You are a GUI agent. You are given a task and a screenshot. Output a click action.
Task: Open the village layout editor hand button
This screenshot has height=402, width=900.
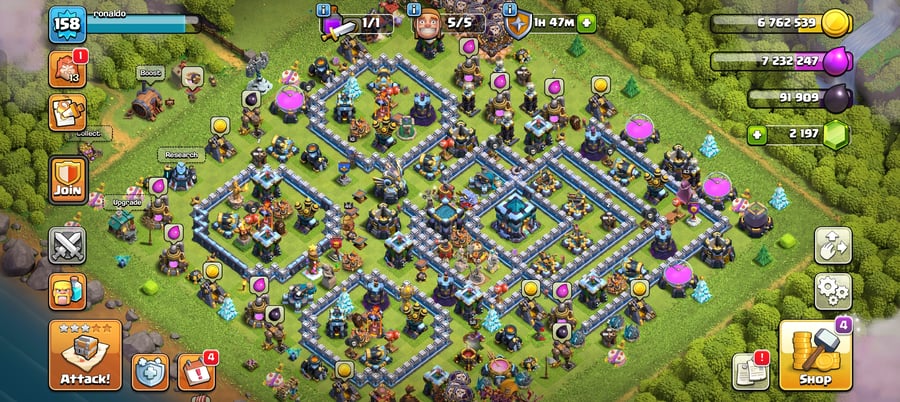[833, 245]
